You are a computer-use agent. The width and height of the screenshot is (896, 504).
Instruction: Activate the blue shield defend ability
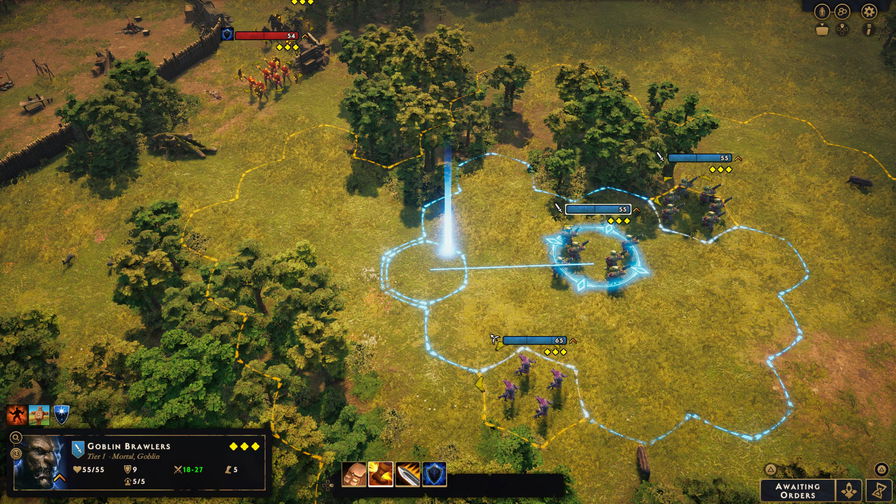434,474
